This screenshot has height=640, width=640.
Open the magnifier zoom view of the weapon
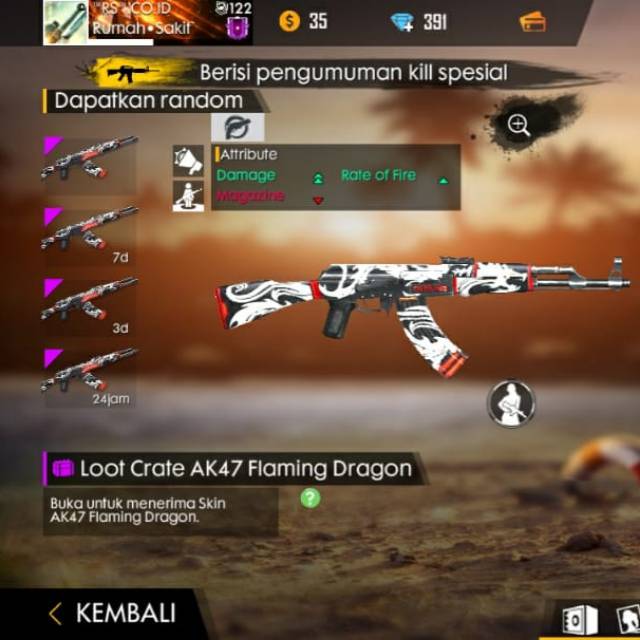click(x=518, y=125)
